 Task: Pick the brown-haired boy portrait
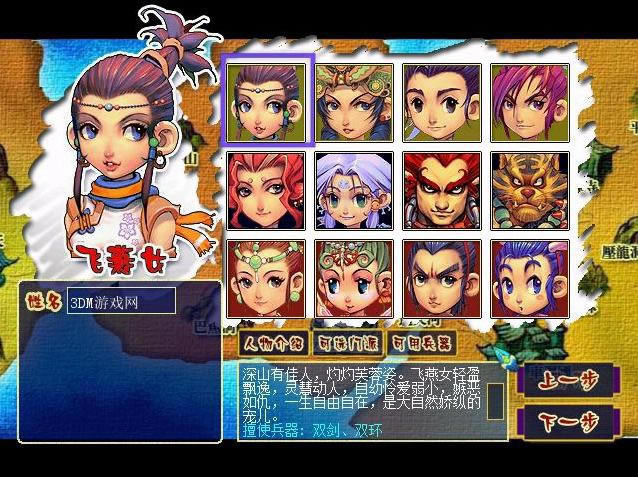click(x=442, y=103)
